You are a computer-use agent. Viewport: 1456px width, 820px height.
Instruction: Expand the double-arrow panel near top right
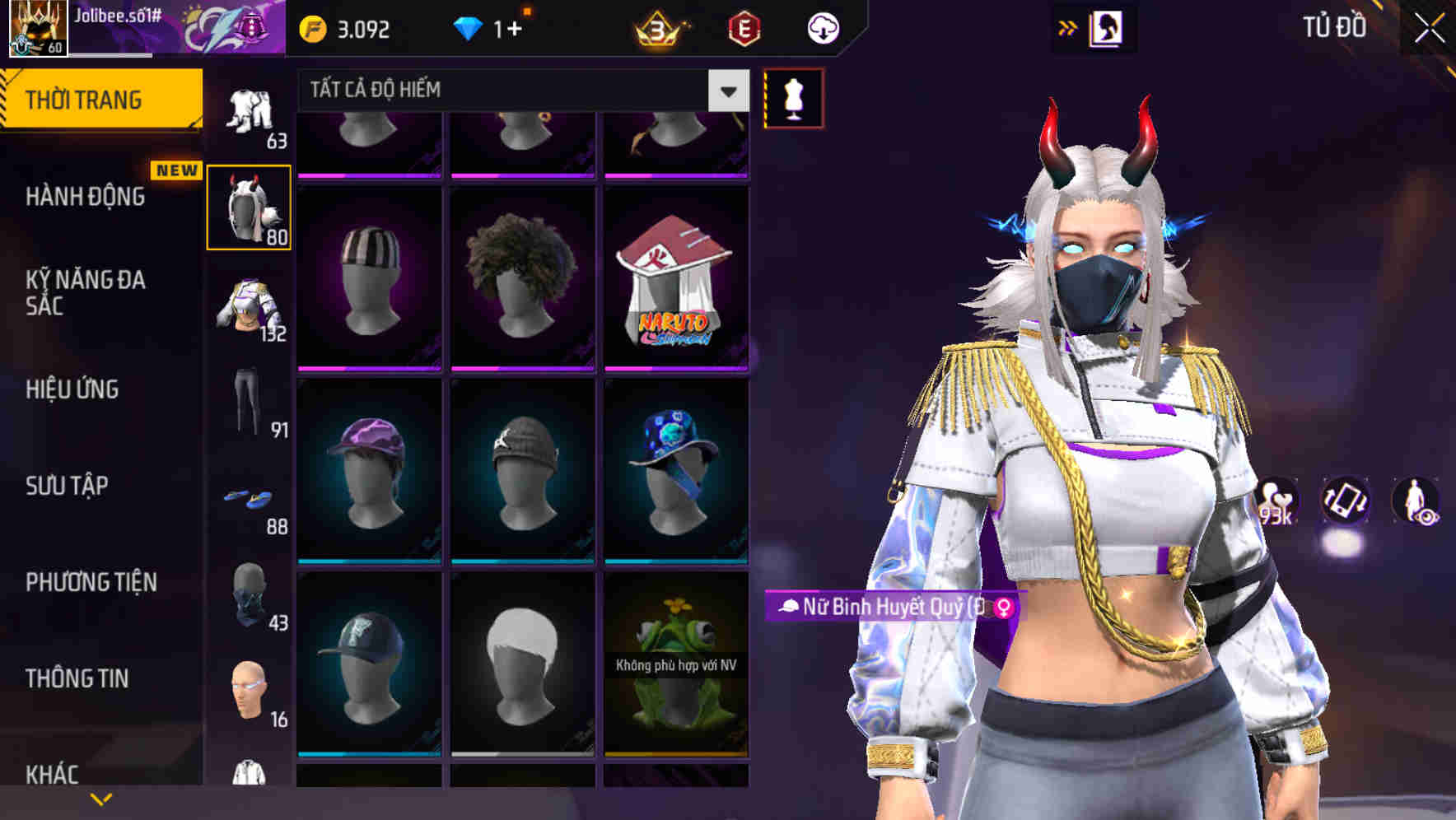1066,27
